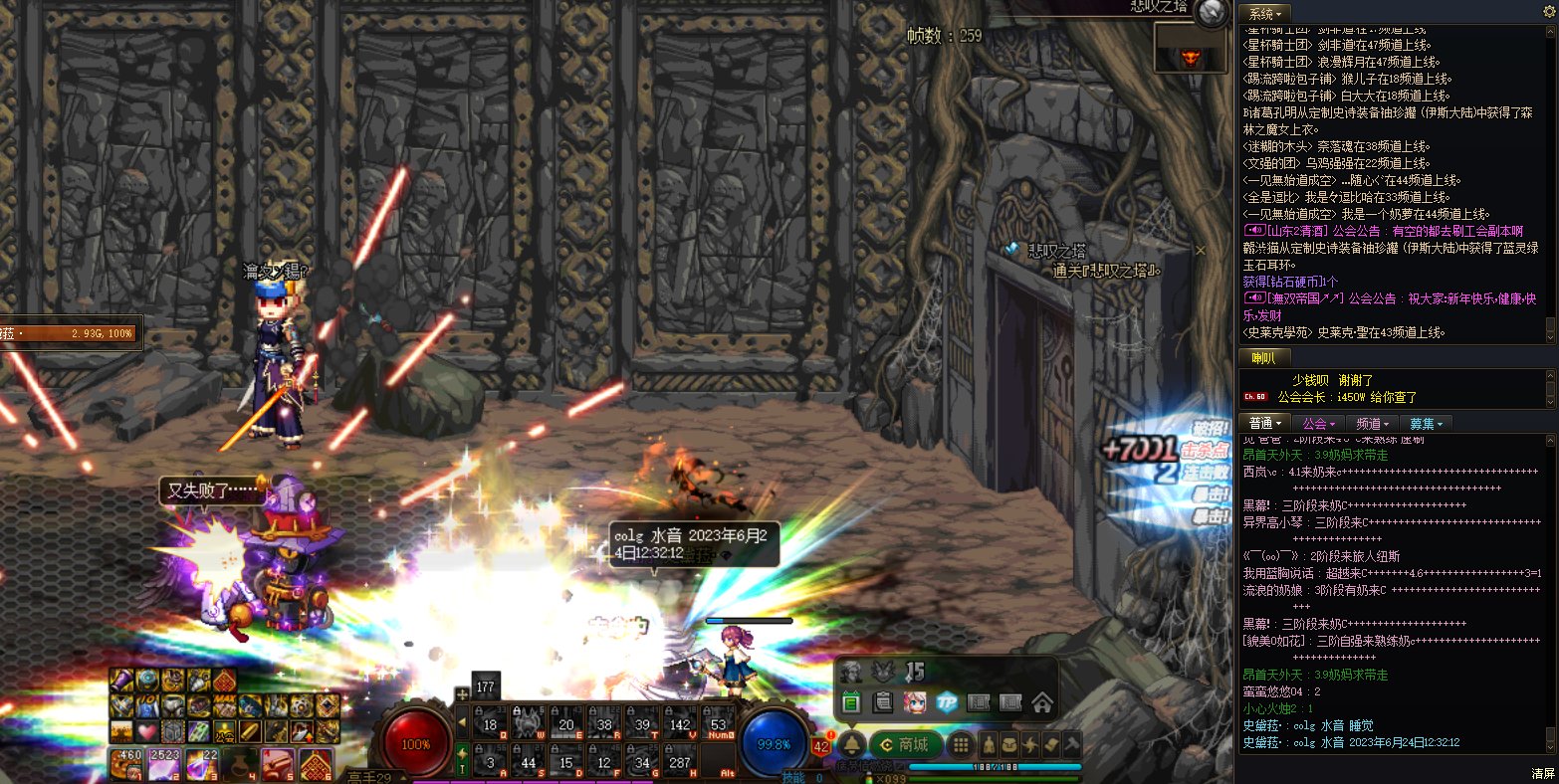The image size is (1559, 784).
Task: Select the pink-haired character portrait icon
Action: coord(915,702)
